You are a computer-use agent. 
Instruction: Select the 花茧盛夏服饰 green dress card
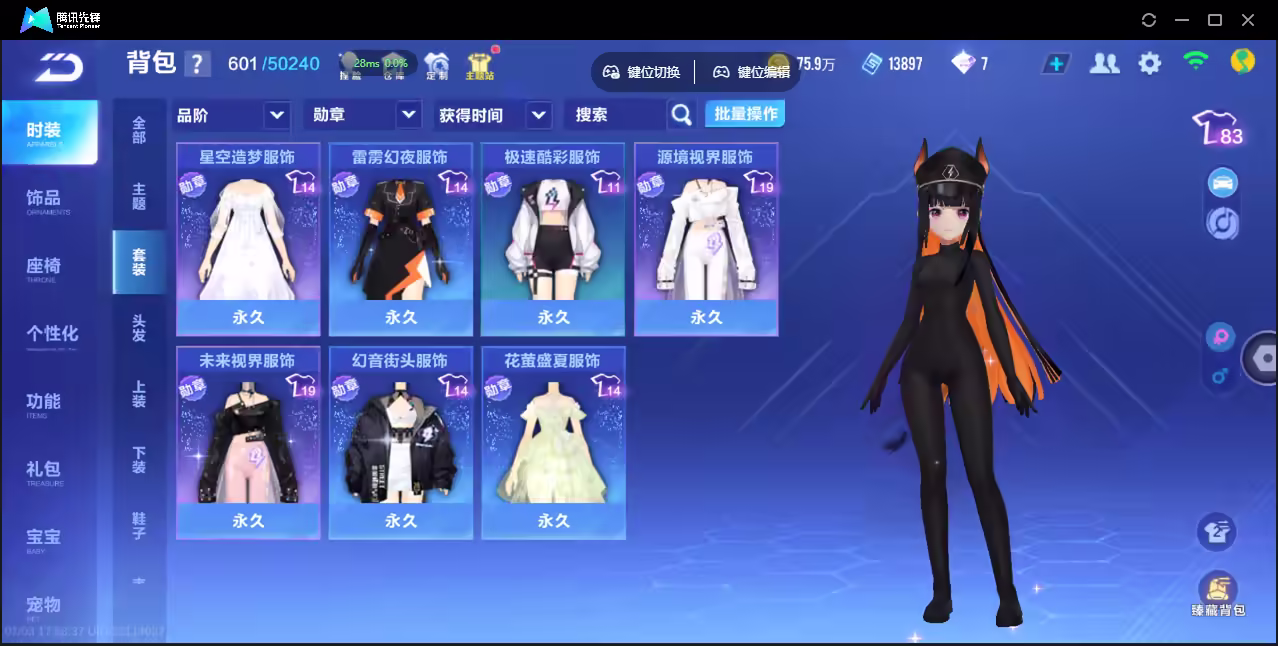(553, 442)
